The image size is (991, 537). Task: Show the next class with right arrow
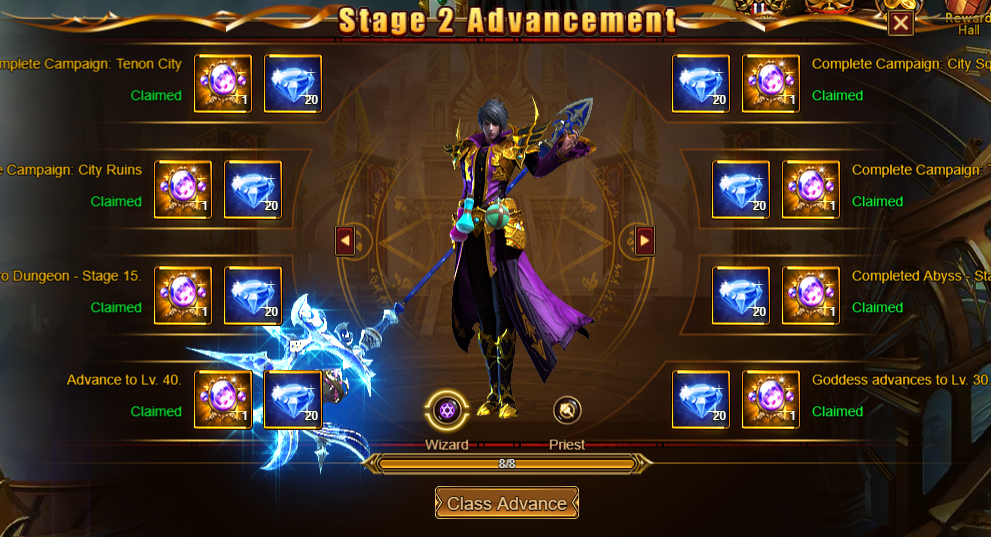(645, 240)
